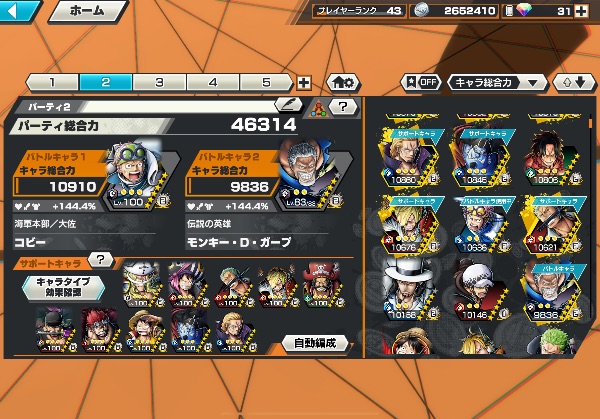The height and width of the screenshot is (419, 600).
Task: Switch to party tab 3
Action: point(159,83)
